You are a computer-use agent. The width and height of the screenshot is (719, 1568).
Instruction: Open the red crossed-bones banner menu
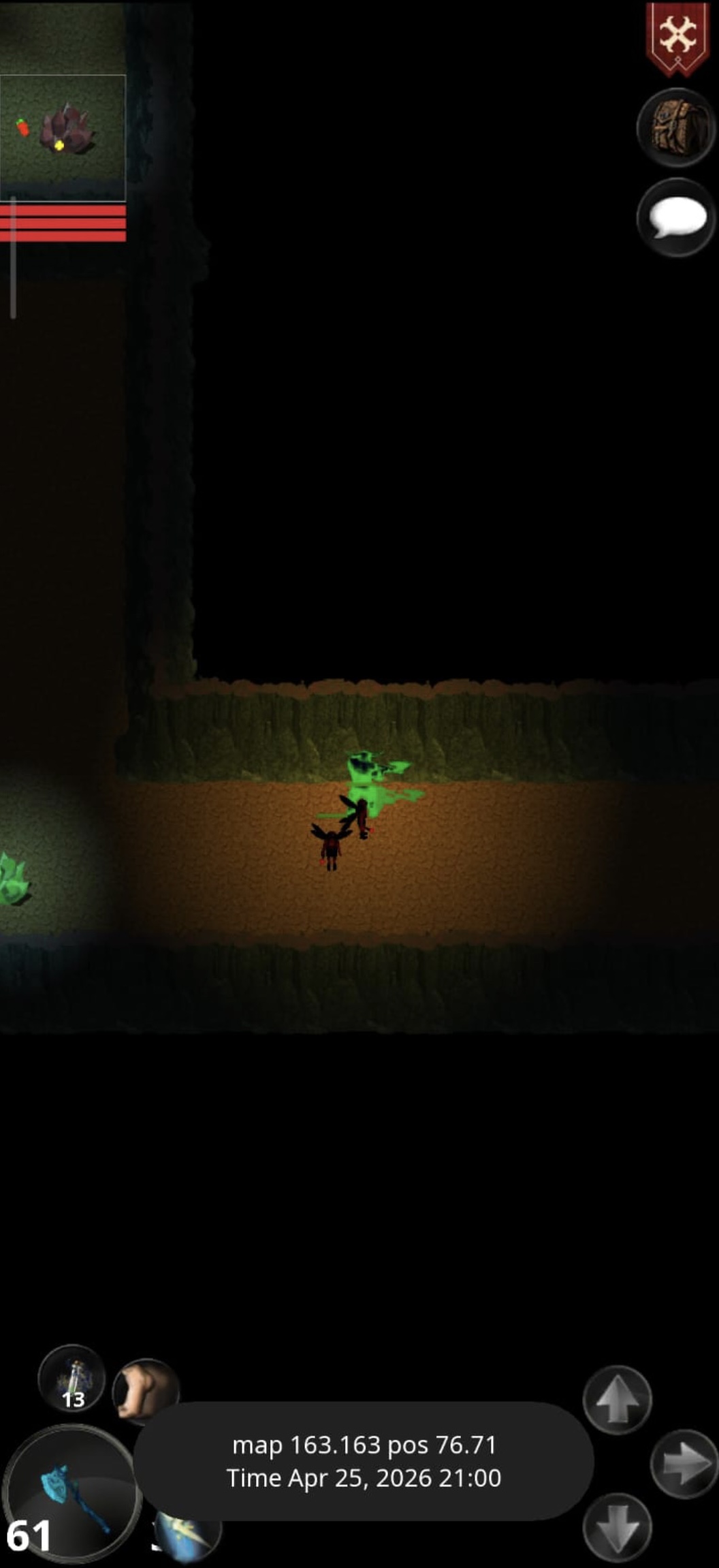click(678, 37)
